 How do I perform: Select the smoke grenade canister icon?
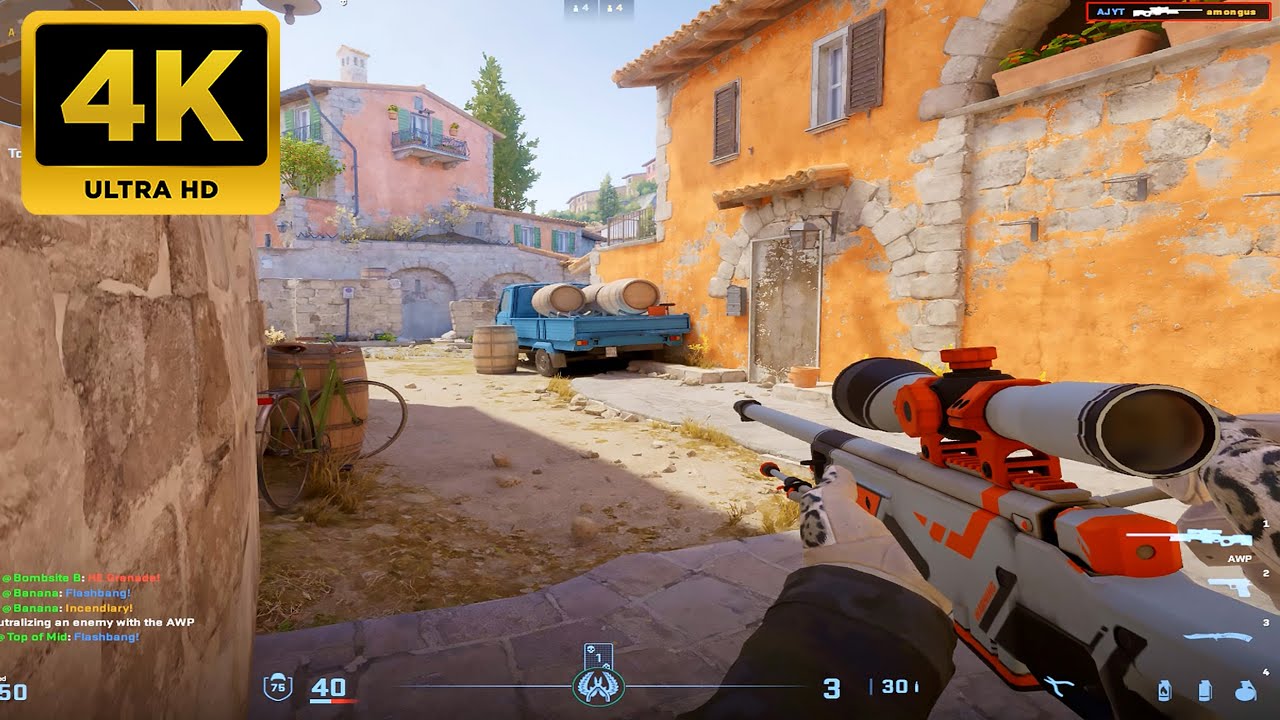(1203, 690)
